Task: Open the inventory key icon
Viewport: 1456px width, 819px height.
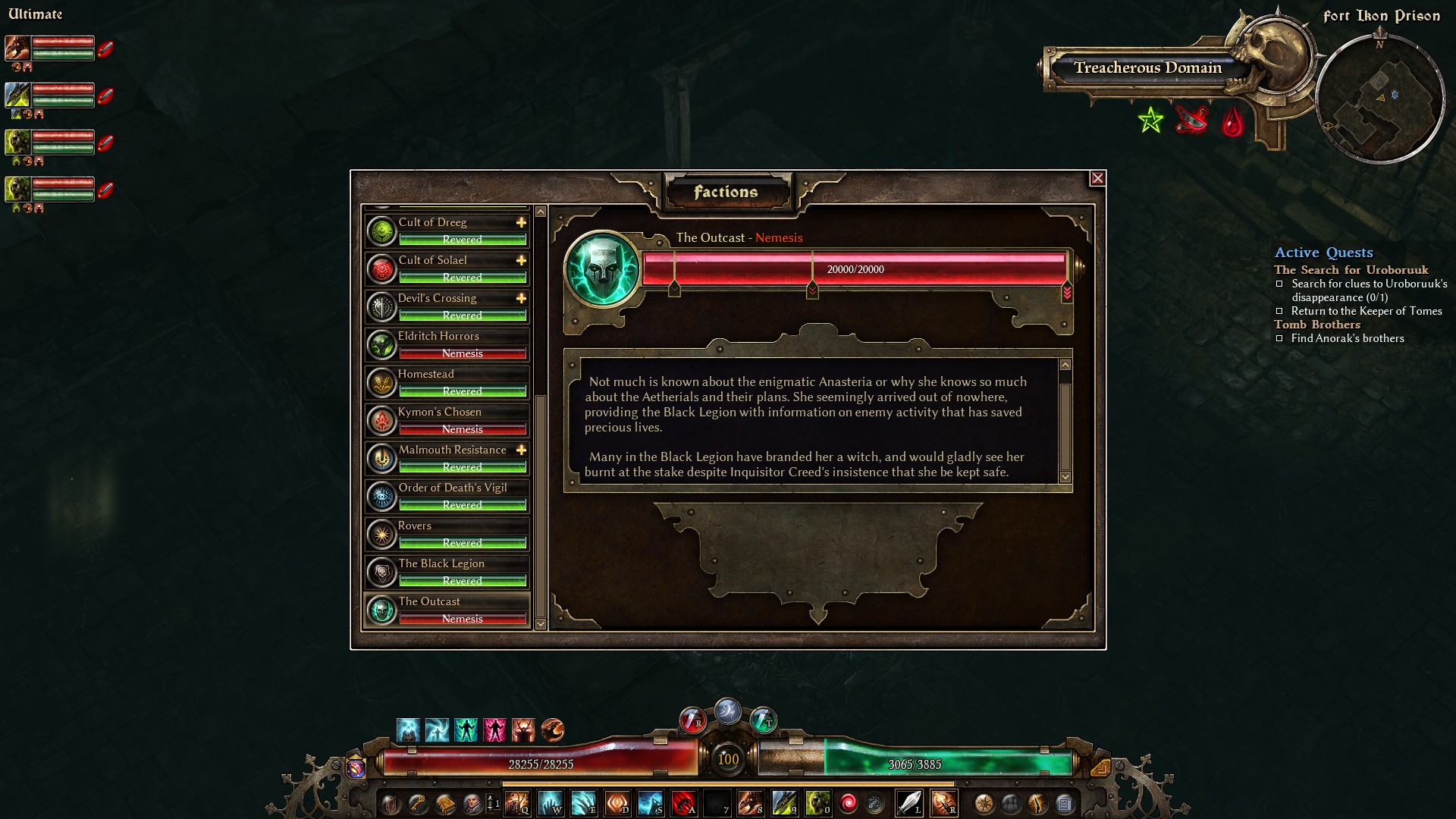Action: coord(419,804)
